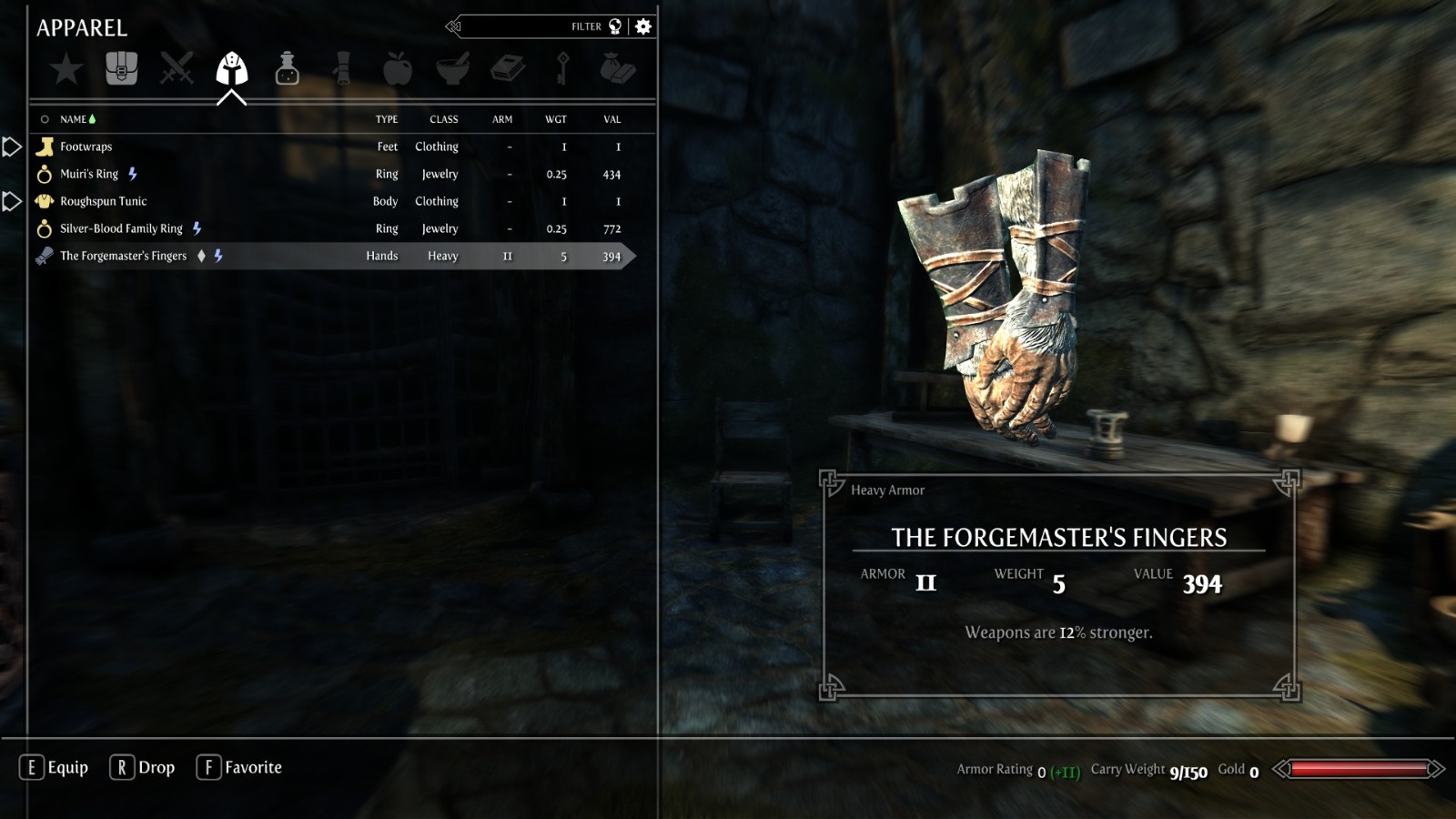Show ingredients with the mortar icon

452,69
